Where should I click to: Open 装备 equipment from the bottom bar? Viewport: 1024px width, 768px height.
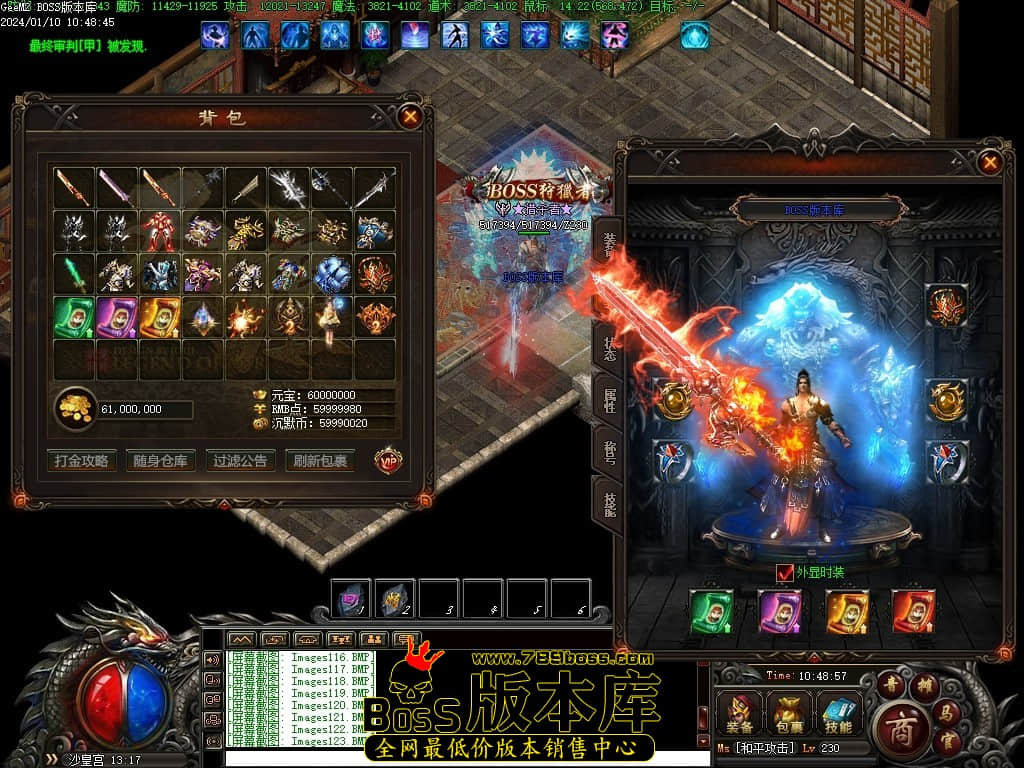point(741,714)
